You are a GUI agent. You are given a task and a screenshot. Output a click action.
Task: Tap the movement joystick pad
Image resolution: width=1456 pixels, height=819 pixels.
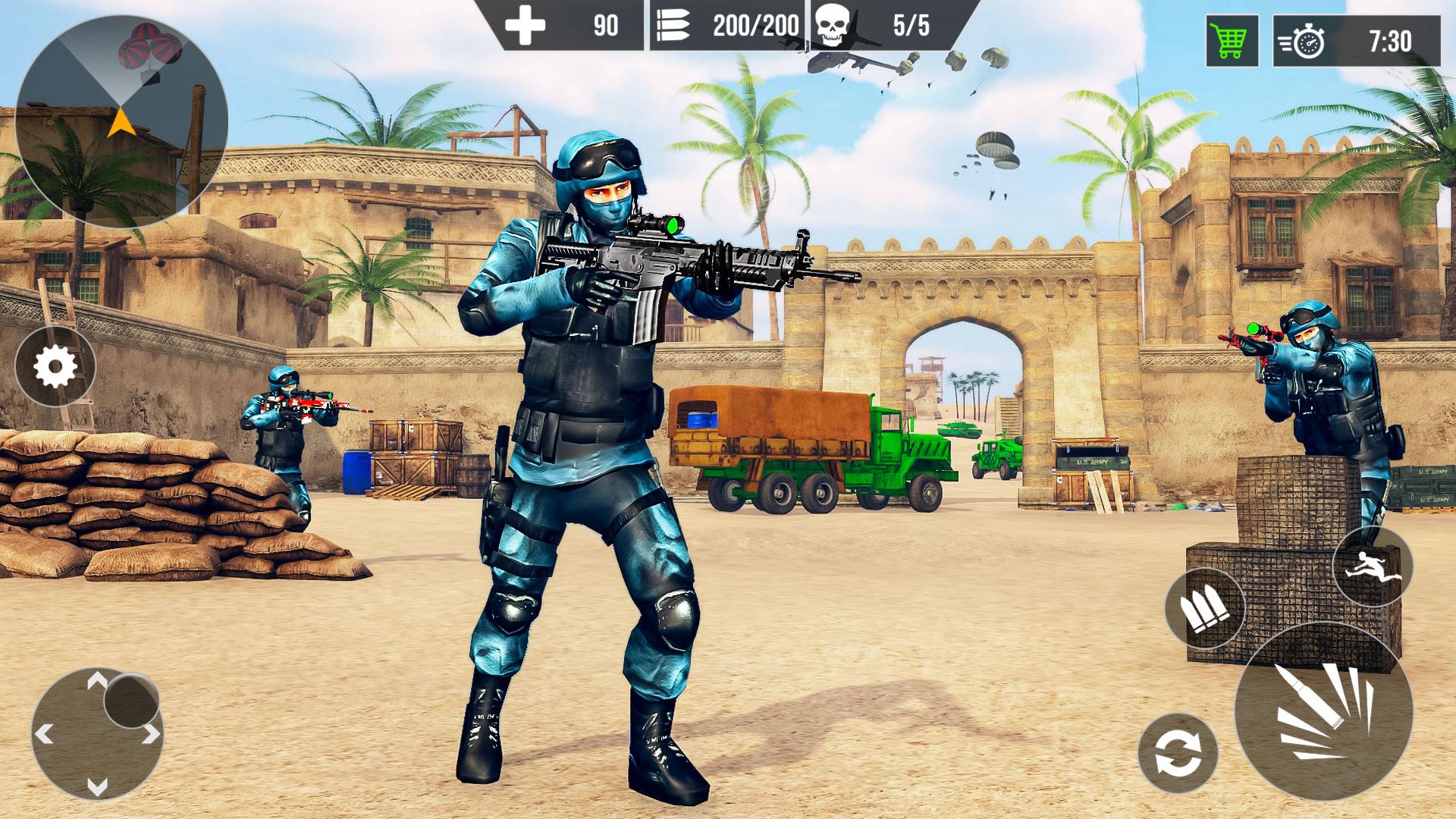(x=98, y=733)
